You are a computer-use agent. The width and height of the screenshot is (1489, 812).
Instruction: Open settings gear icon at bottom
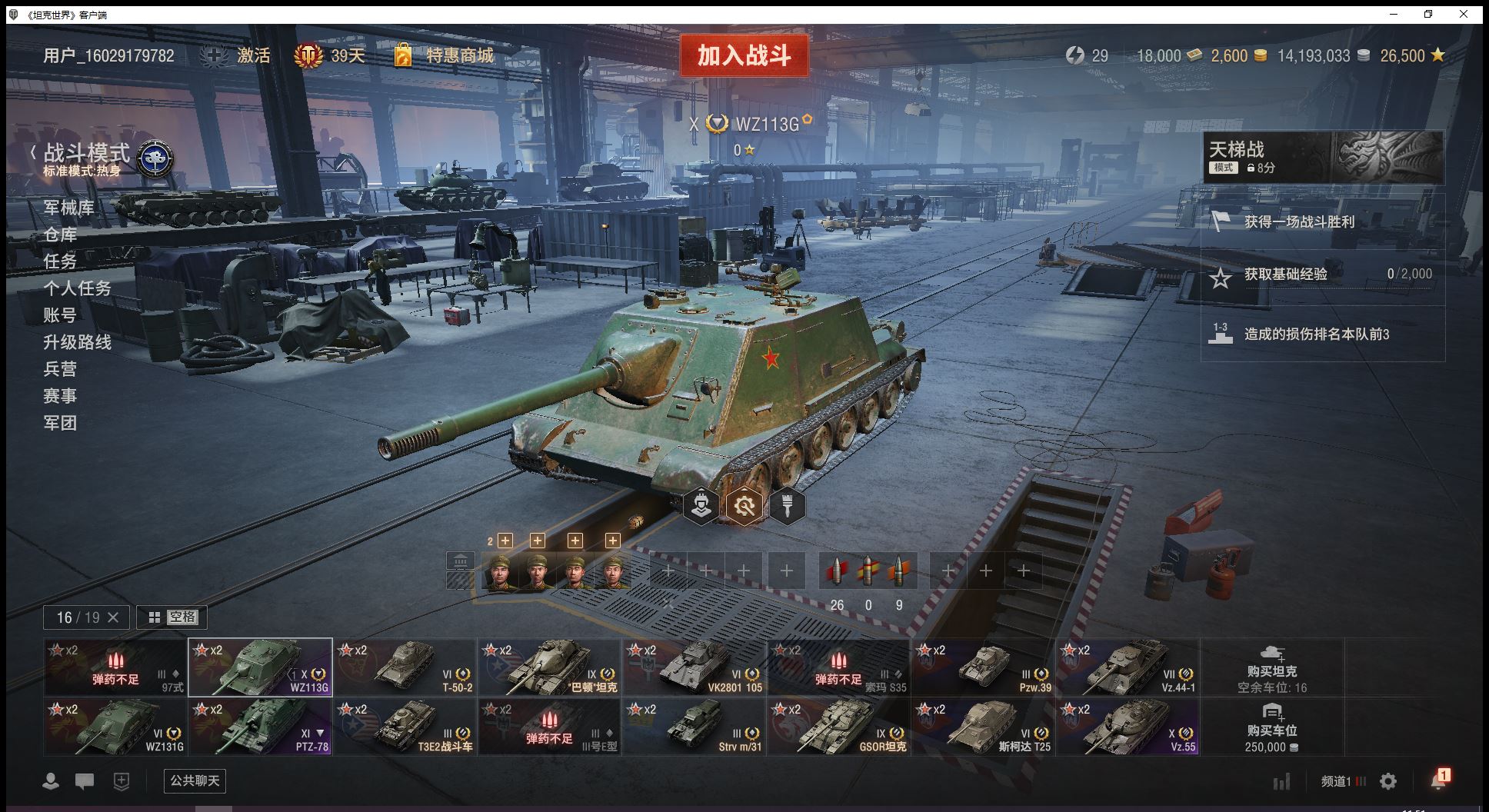1388,781
